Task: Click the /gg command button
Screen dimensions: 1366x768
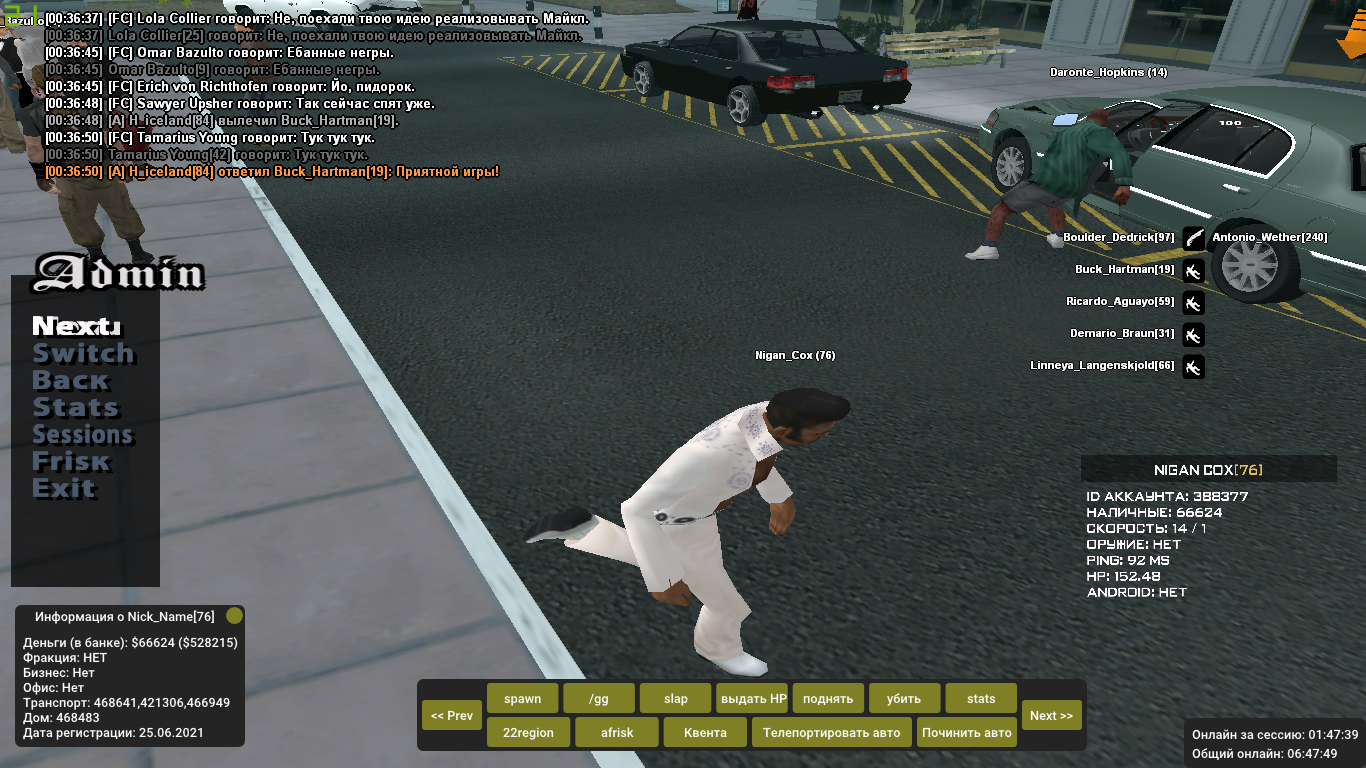Action: [x=598, y=698]
